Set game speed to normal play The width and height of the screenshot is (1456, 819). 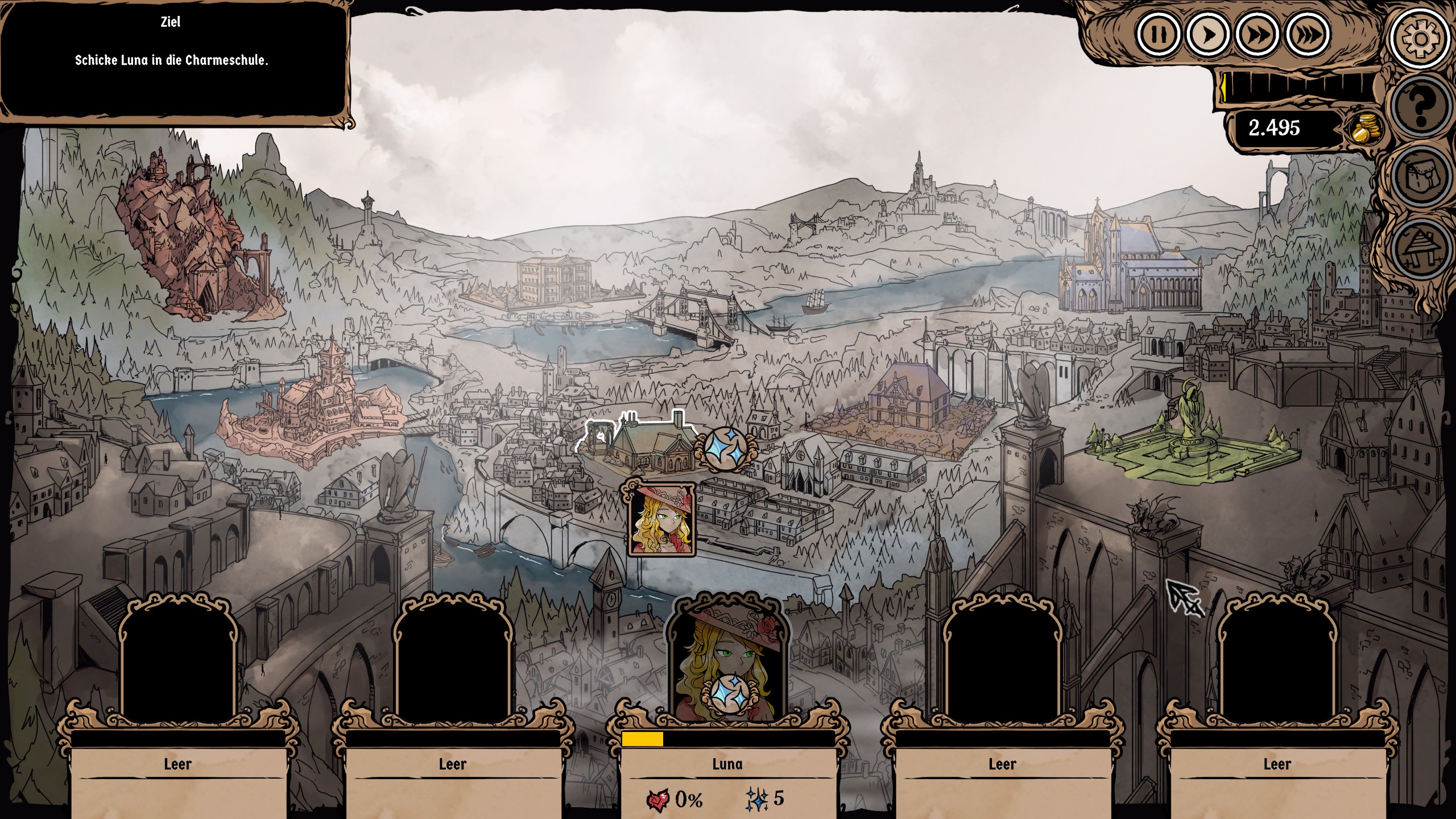tap(1207, 35)
